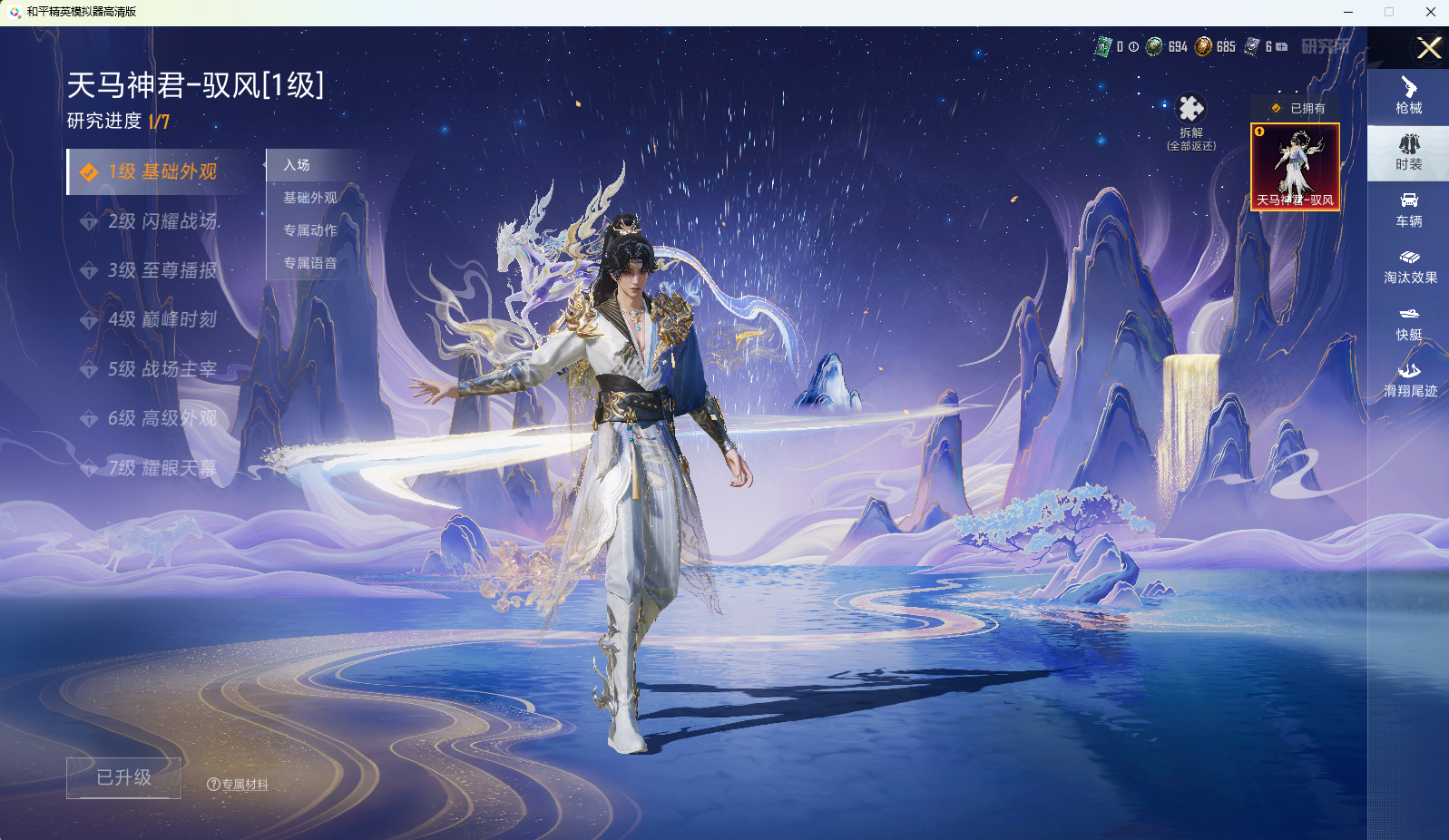Image resolution: width=1449 pixels, height=840 pixels.
Task: Select the 专属动作 exclusive action option
Action: click(309, 230)
